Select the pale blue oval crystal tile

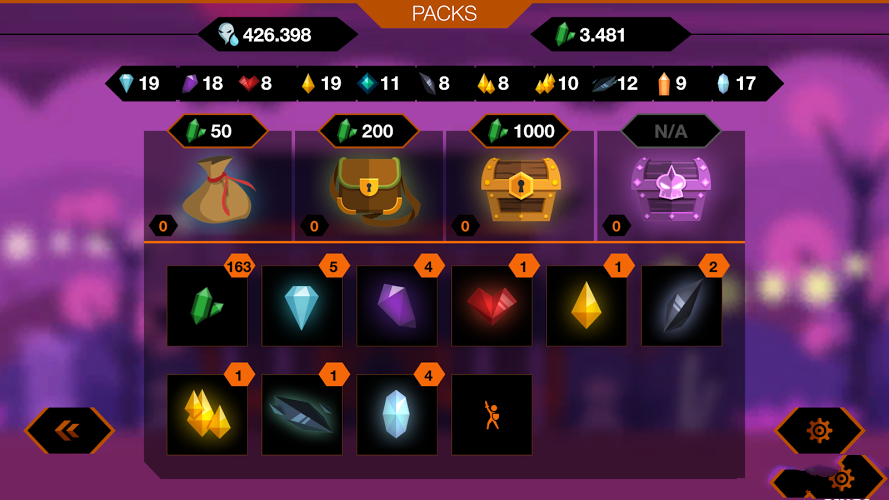[397, 415]
